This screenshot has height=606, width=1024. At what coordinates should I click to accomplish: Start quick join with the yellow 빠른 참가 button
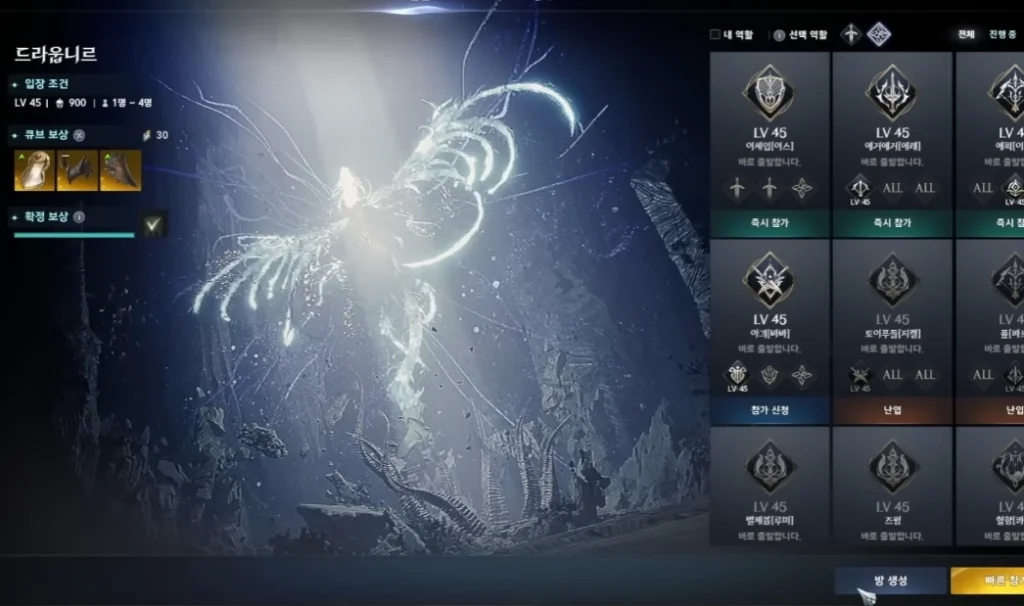tap(986, 581)
